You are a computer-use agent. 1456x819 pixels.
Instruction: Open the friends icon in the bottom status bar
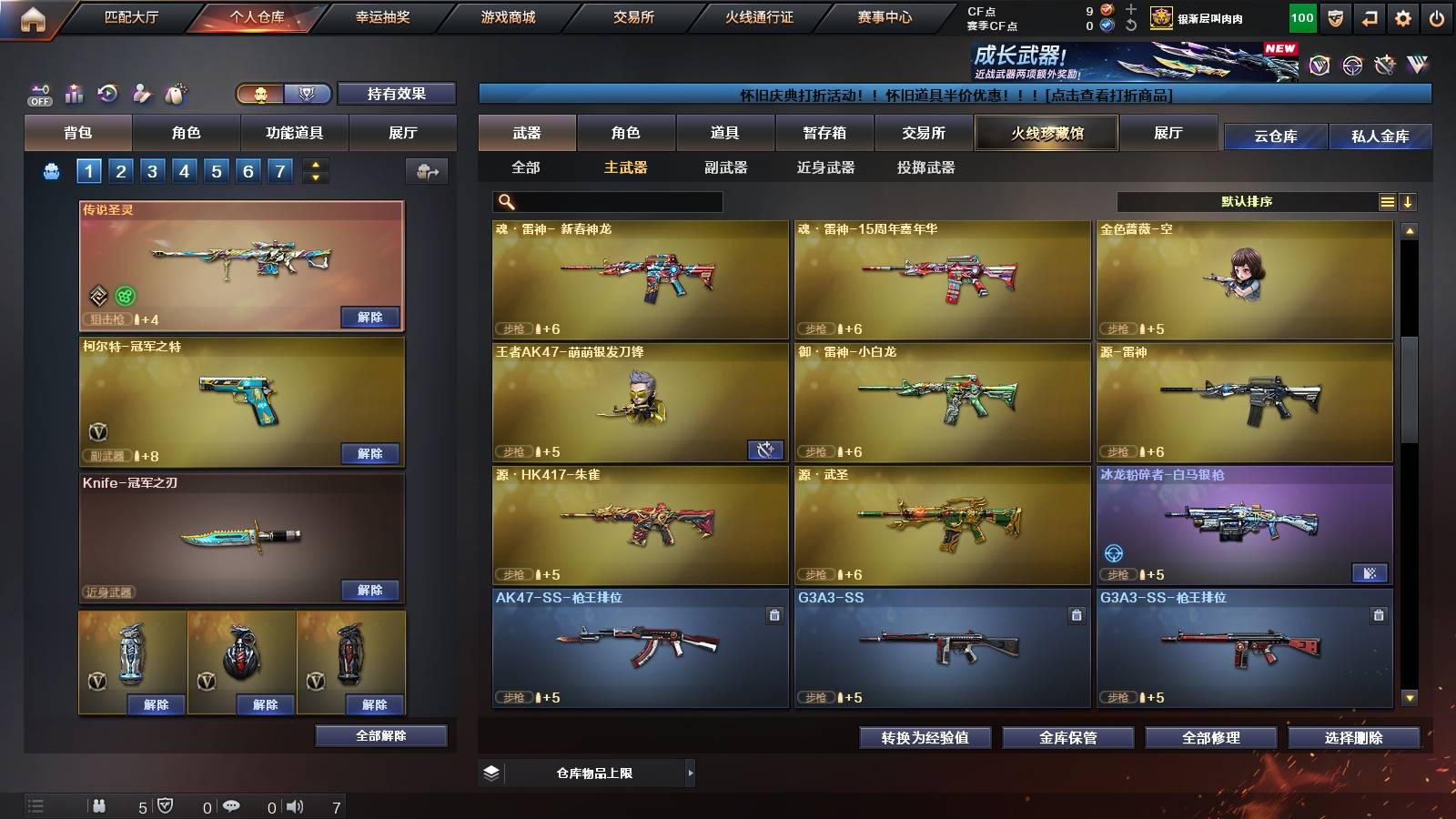[100, 807]
